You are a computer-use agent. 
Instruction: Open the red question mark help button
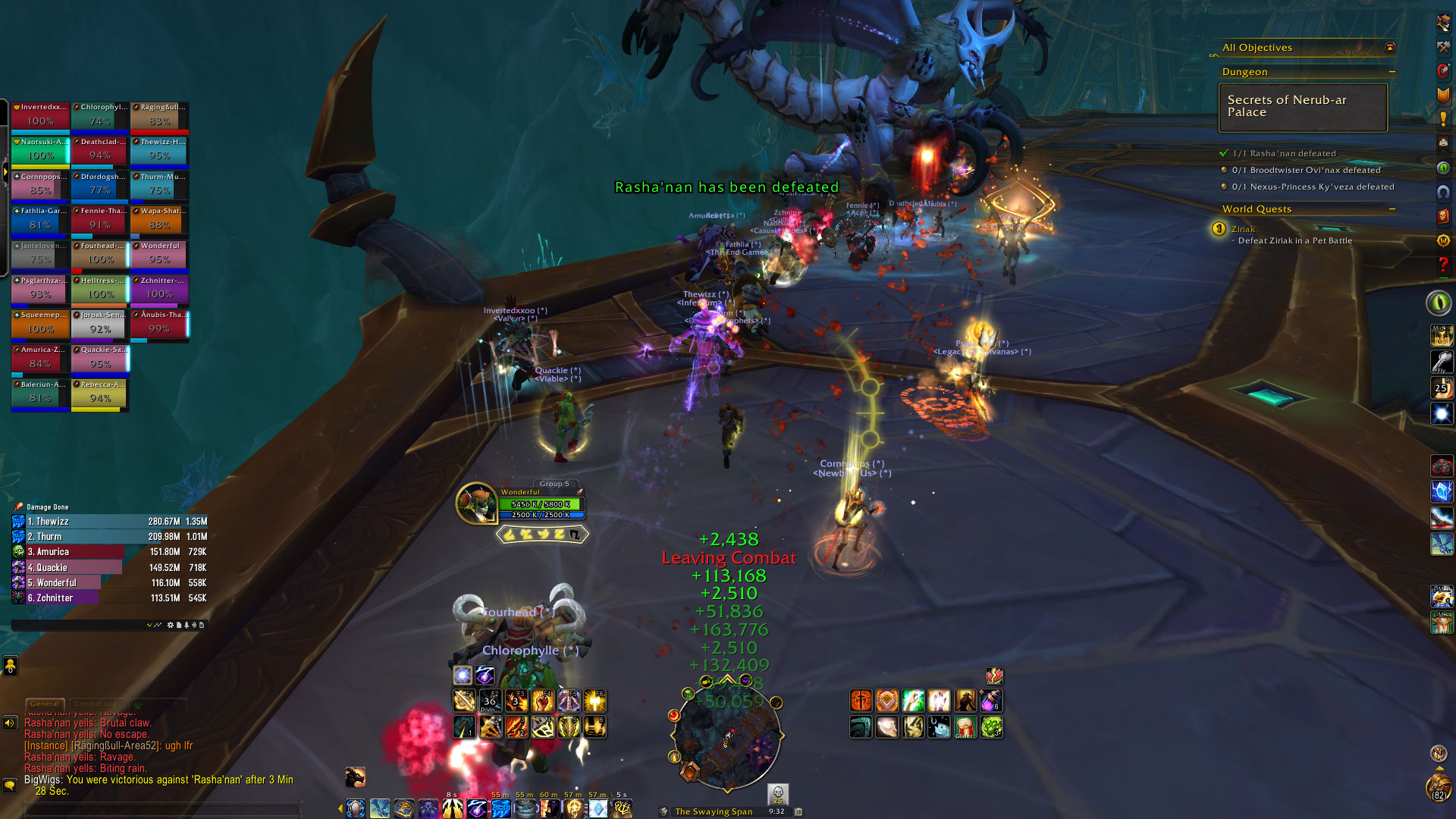tap(1443, 265)
